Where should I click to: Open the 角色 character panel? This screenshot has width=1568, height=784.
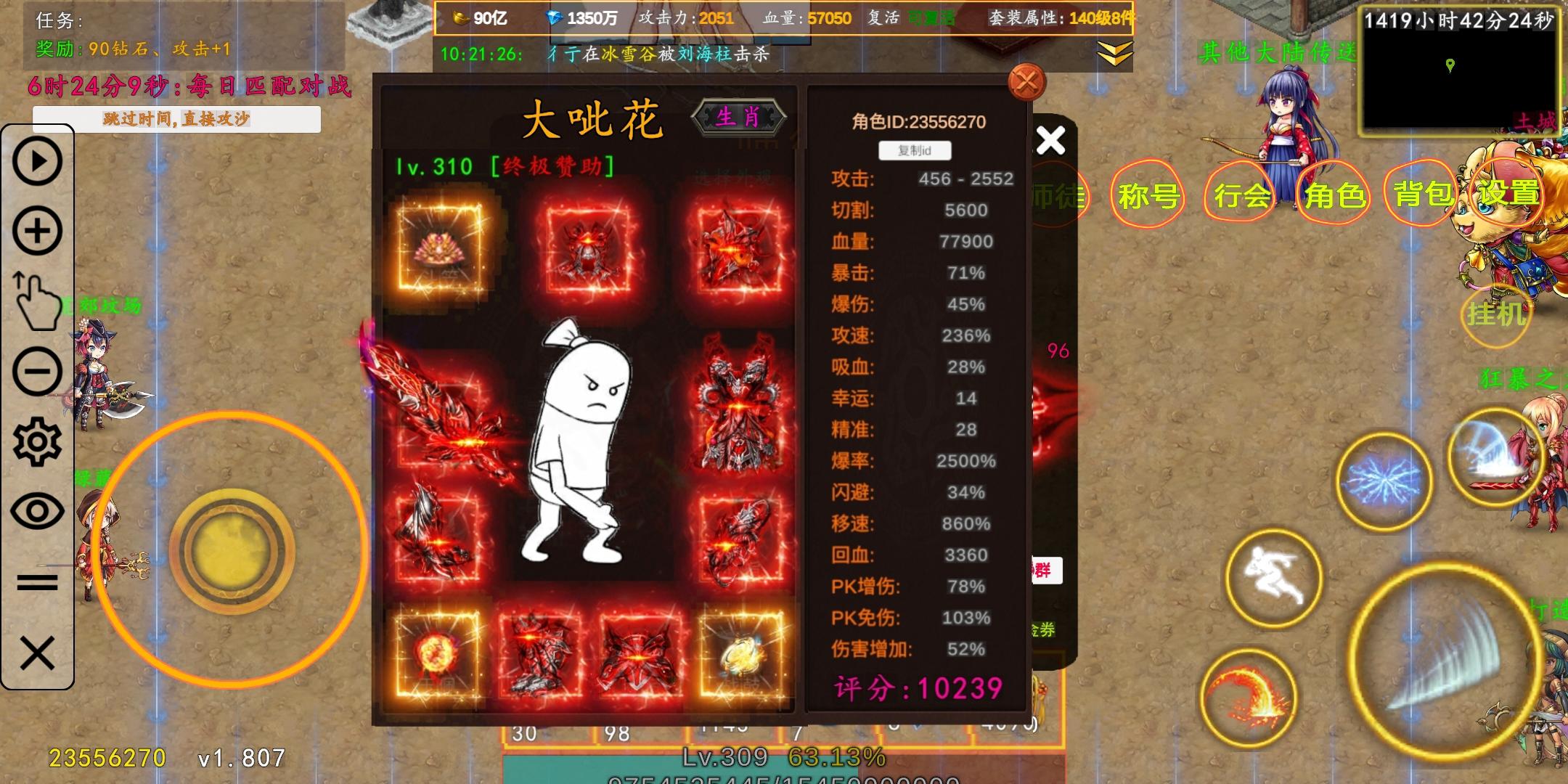1334,194
